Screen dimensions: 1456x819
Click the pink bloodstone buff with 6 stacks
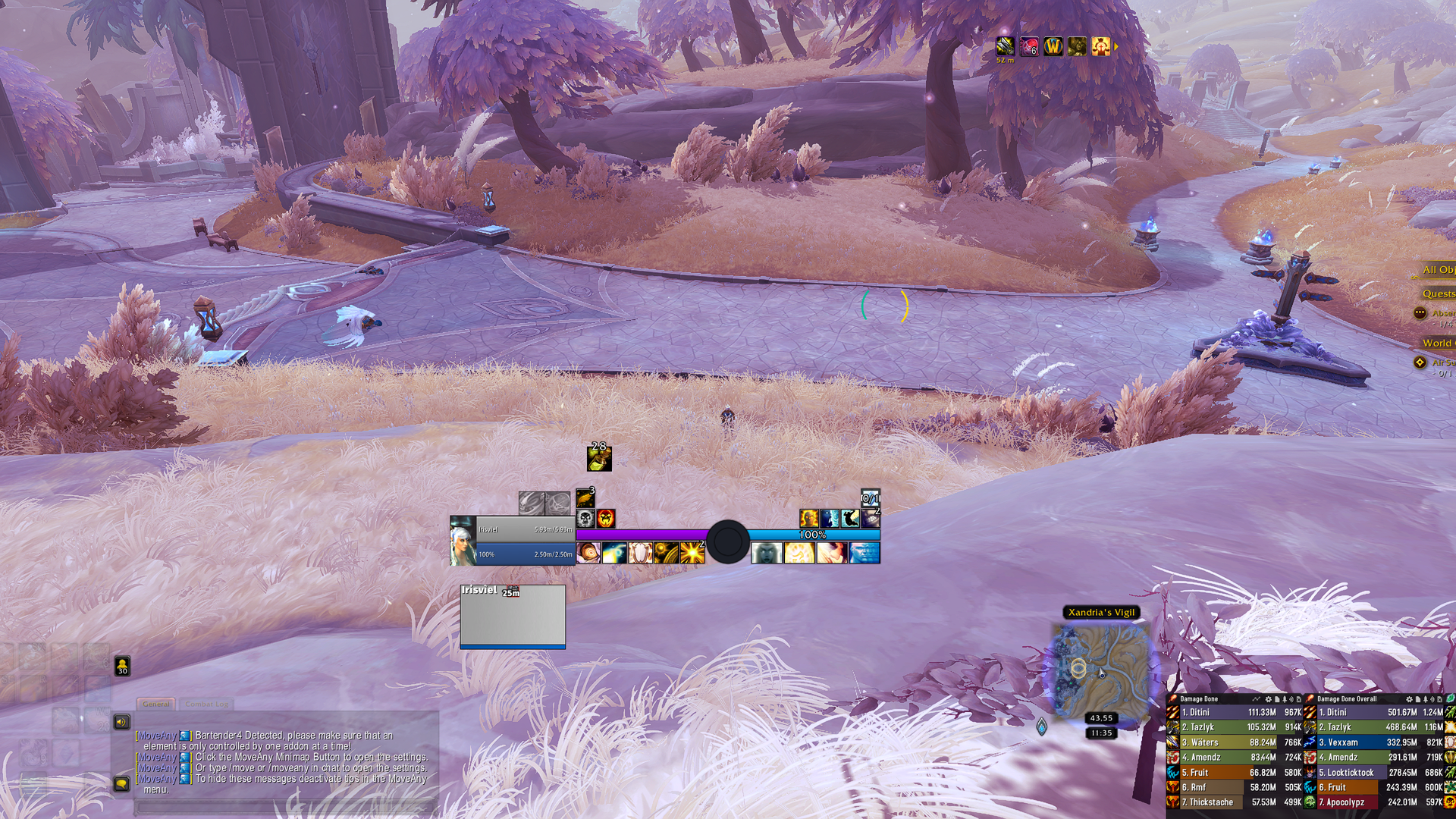[x=1029, y=47]
